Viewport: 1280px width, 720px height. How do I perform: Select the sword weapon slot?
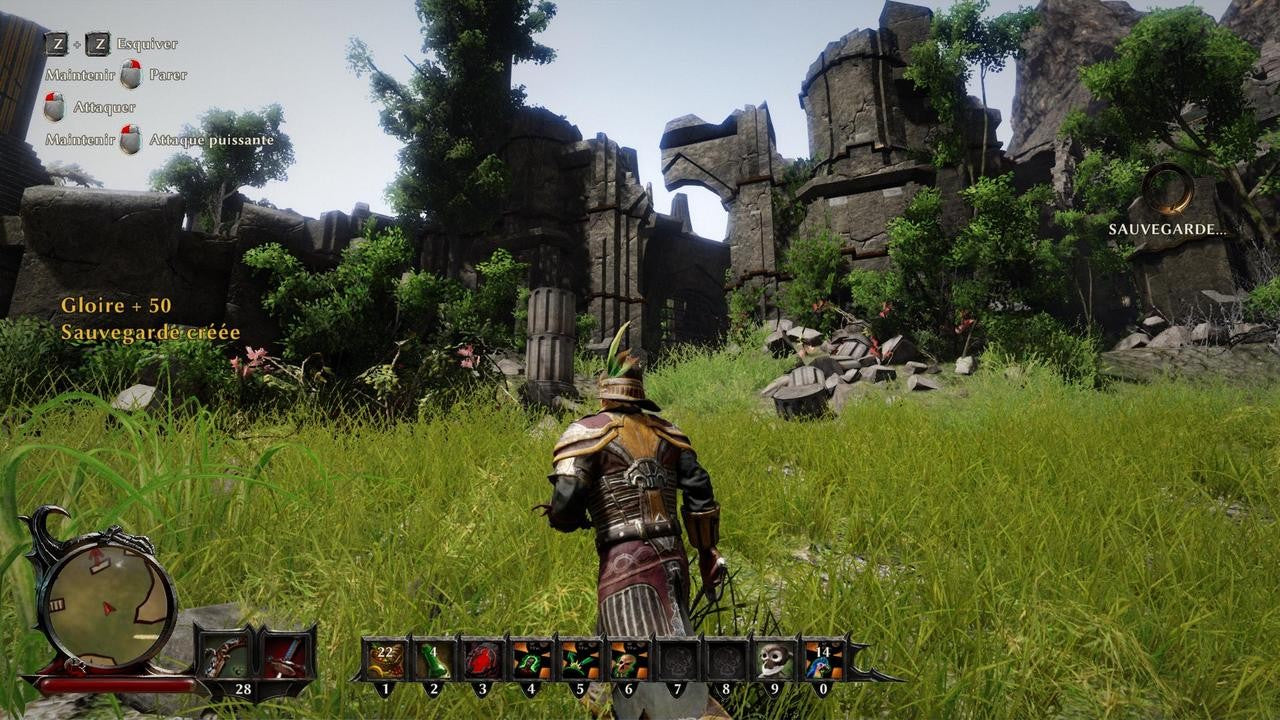283,655
